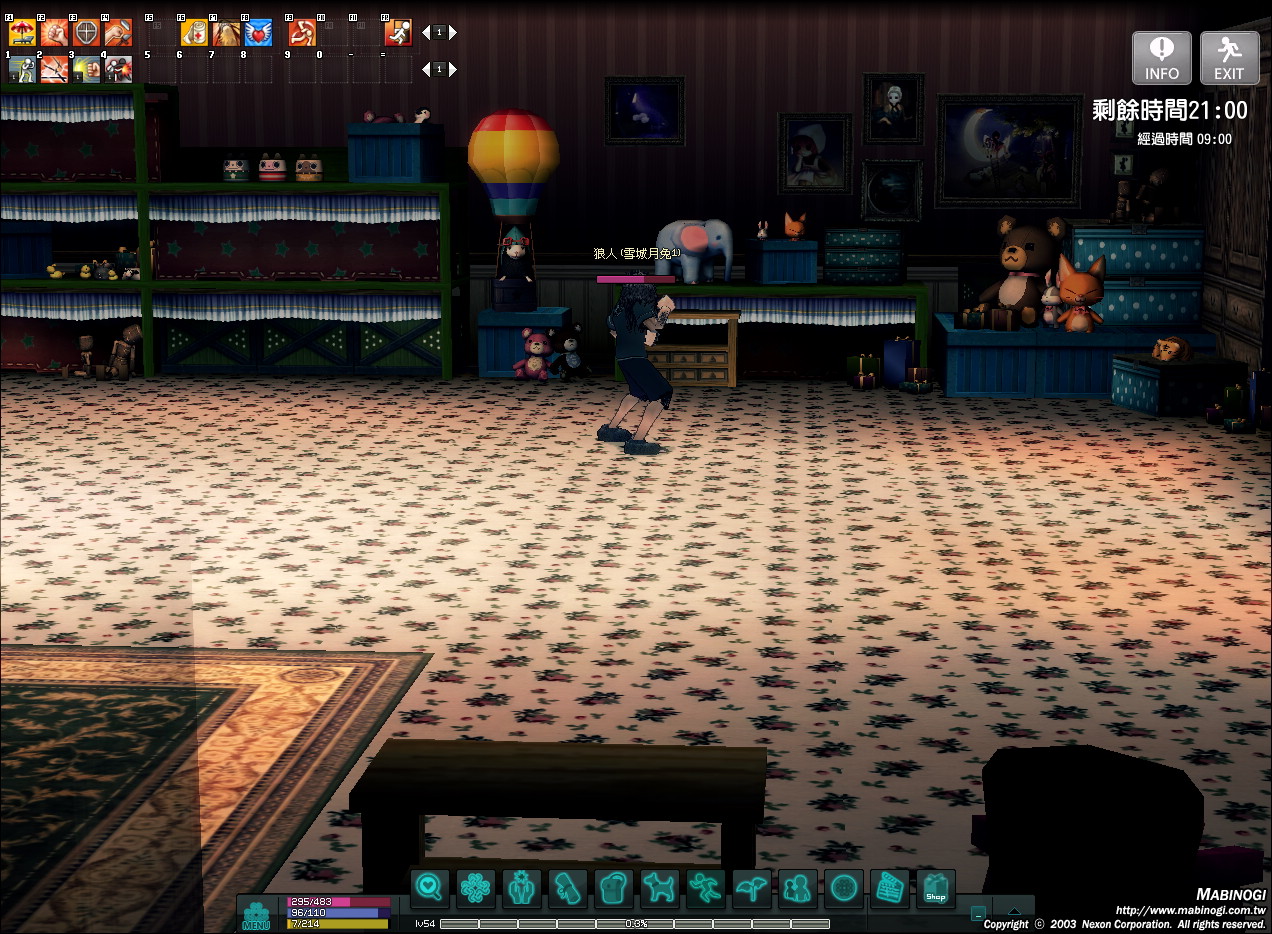The height and width of the screenshot is (934, 1272).
Task: Use the bandage first aid skill
Action: coord(194,33)
